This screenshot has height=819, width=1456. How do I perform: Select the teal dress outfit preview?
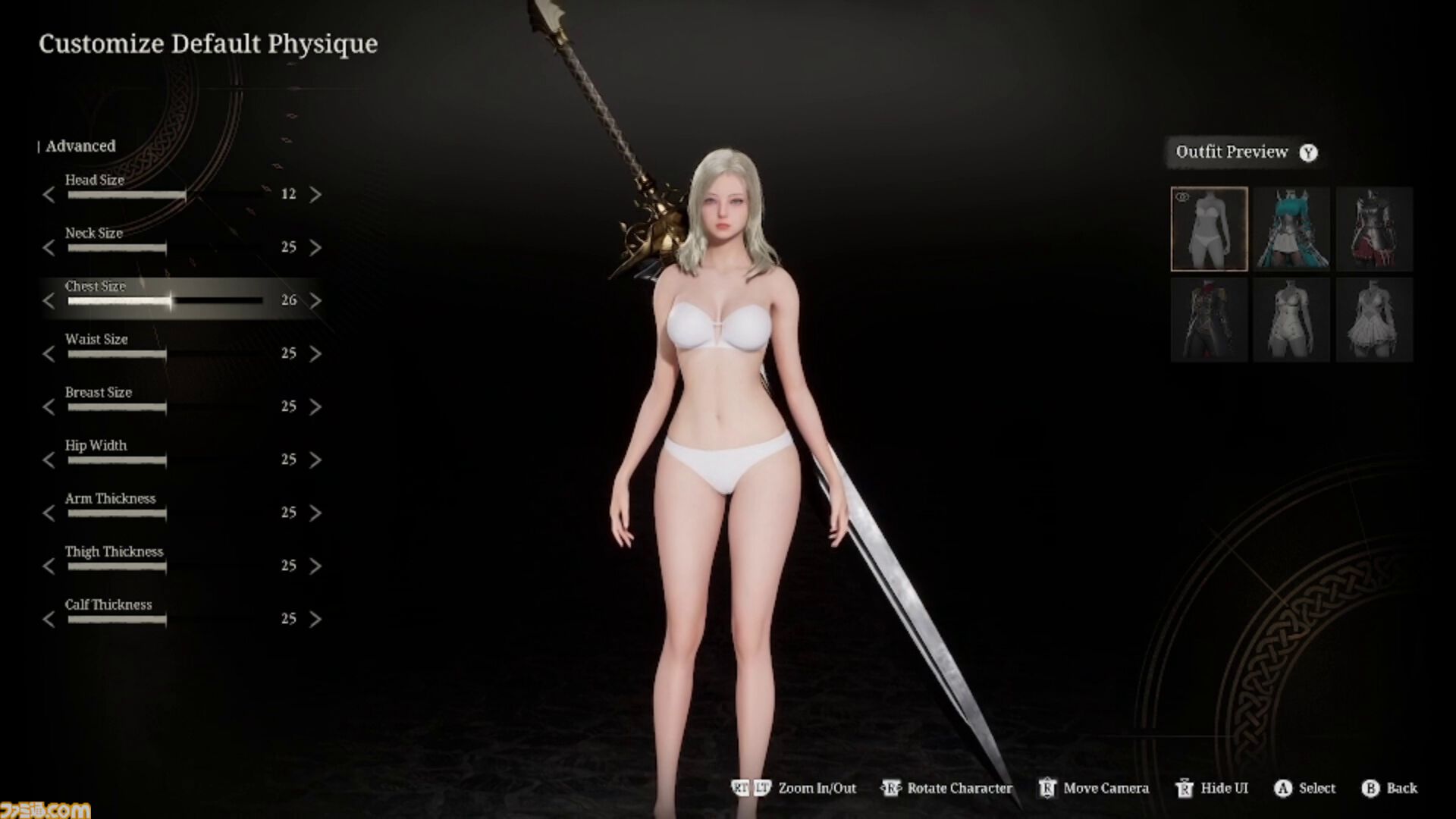pyautogui.click(x=1291, y=227)
